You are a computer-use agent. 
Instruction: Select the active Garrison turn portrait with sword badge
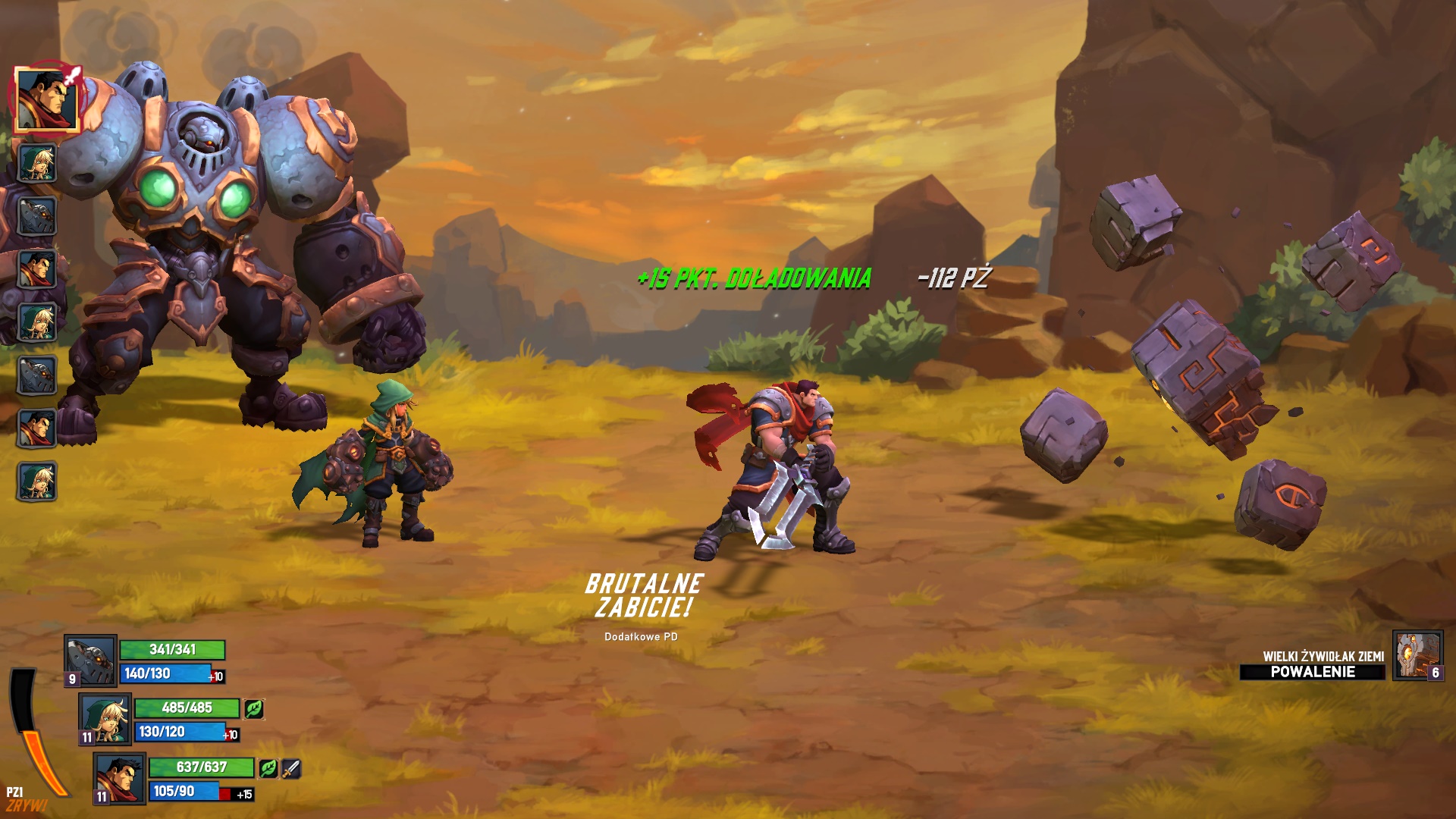46,99
